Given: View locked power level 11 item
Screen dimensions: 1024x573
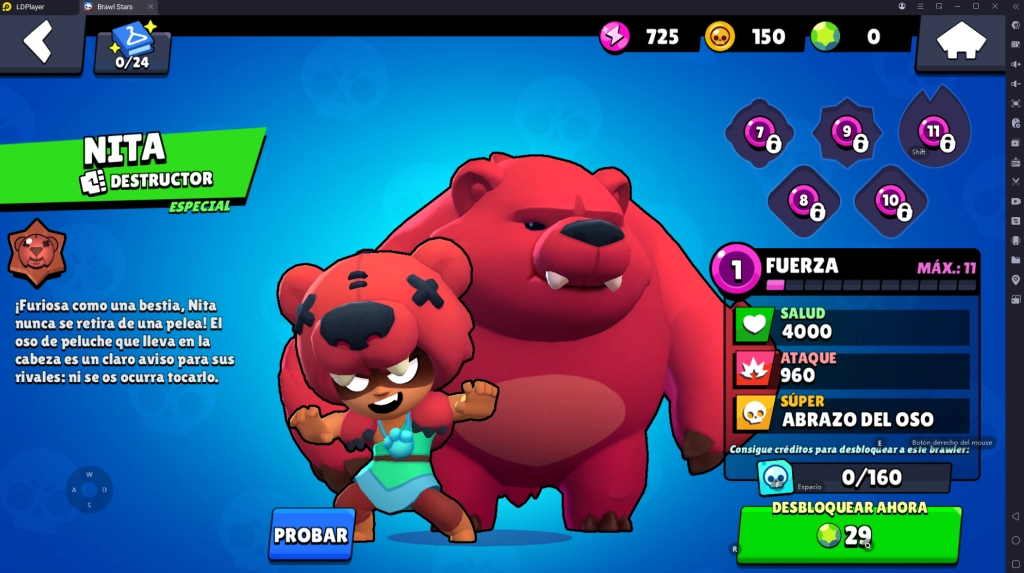Looking at the screenshot, I should coord(934,131).
